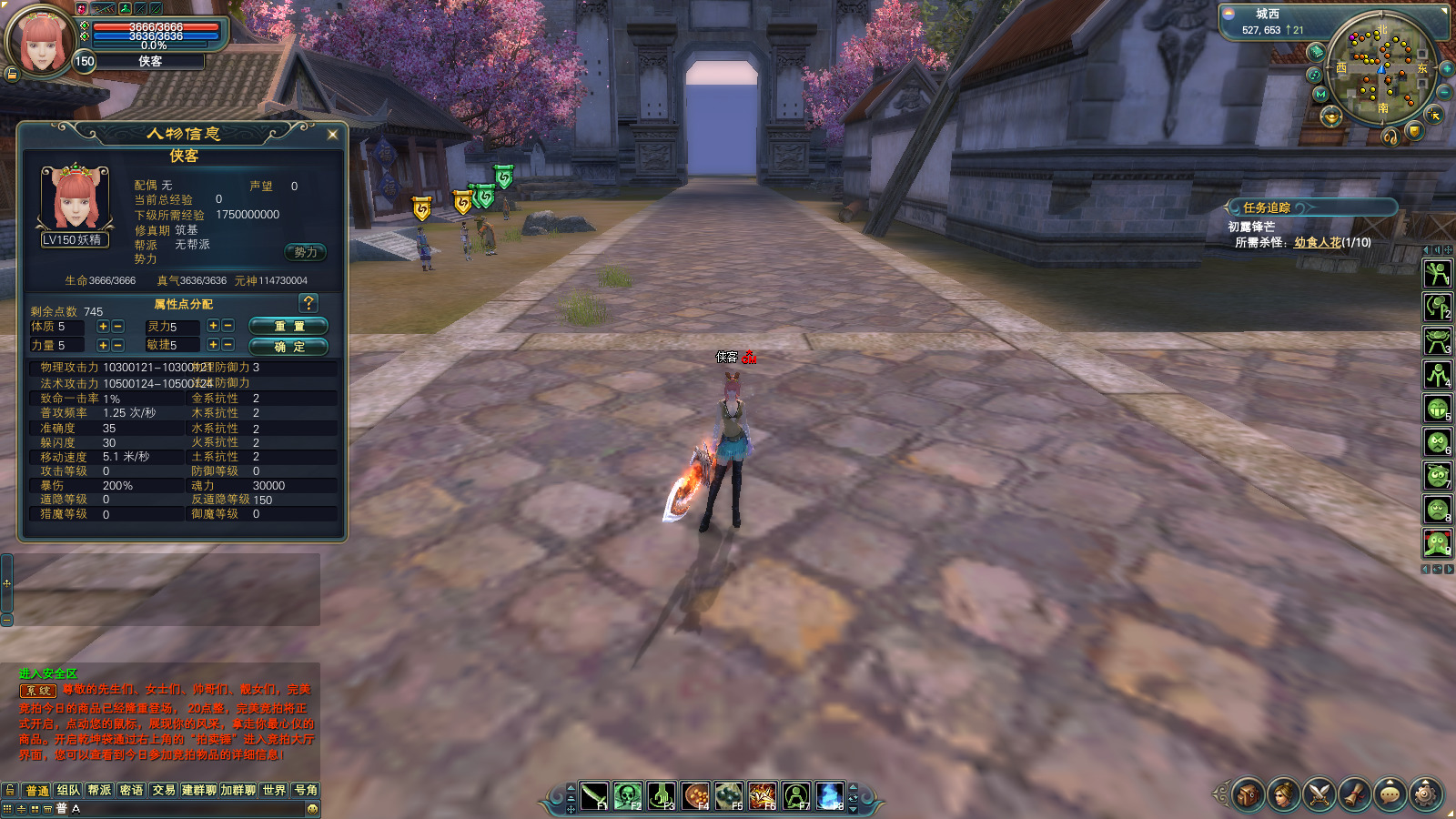Open the gear system settings icon
Viewport: 1456px width, 819px height.
tap(1425, 794)
